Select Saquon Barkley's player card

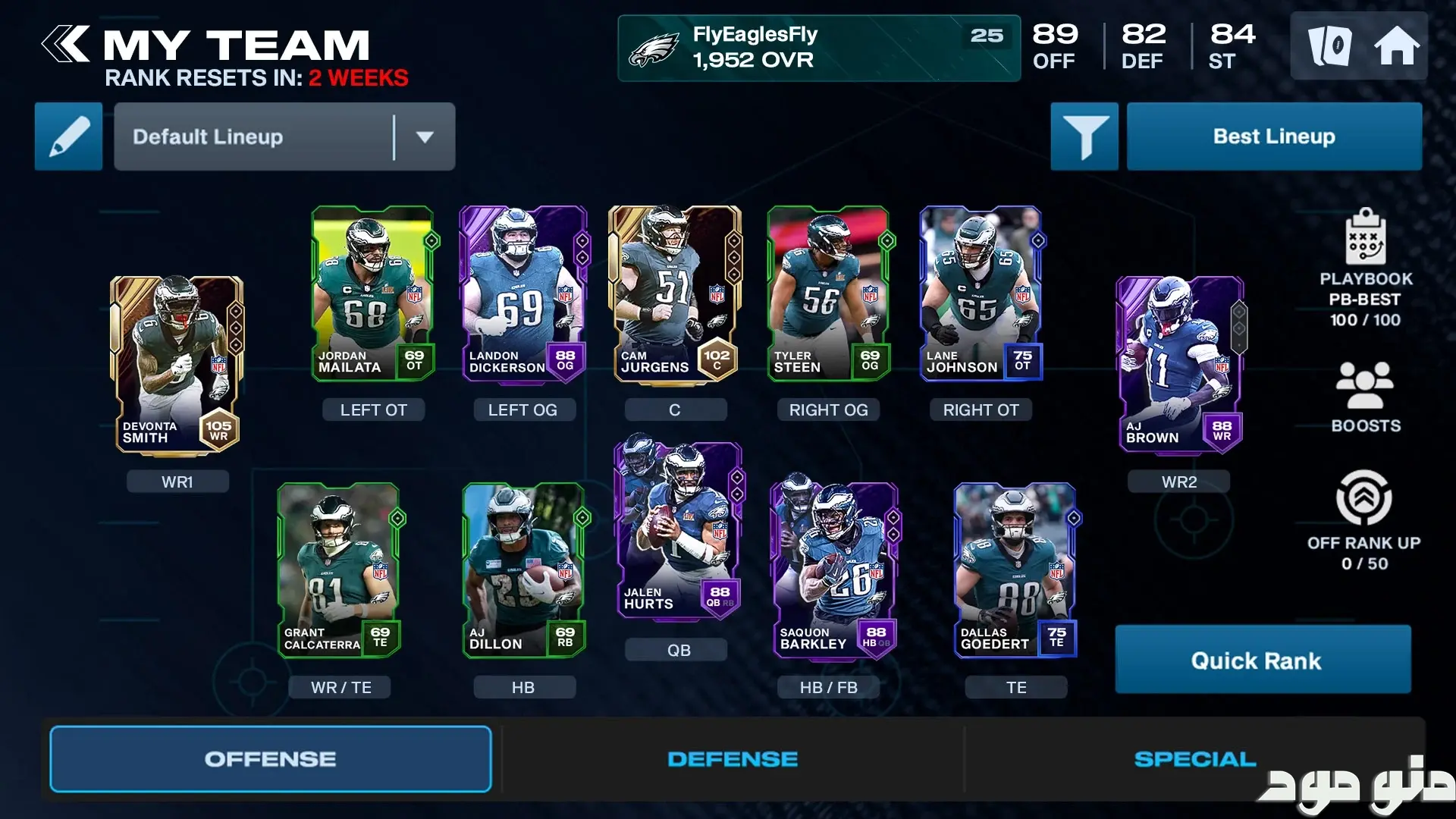click(x=833, y=570)
